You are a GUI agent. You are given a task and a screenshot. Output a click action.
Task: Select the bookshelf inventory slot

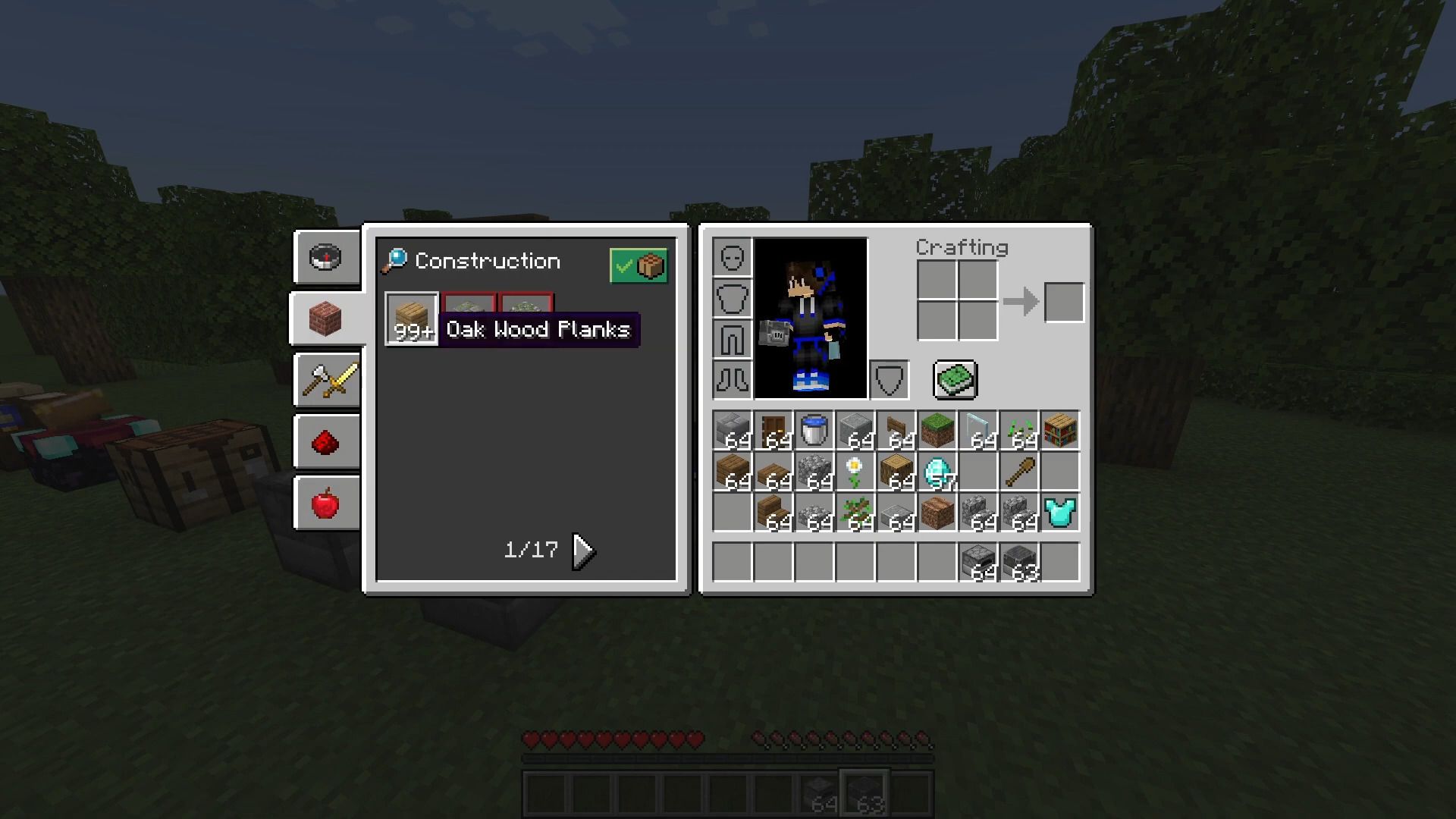pos(1059,430)
